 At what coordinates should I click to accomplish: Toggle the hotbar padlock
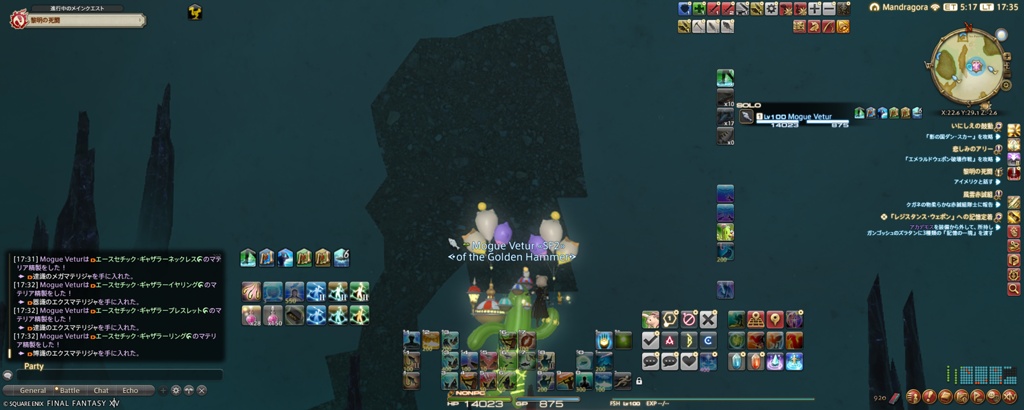click(638, 381)
